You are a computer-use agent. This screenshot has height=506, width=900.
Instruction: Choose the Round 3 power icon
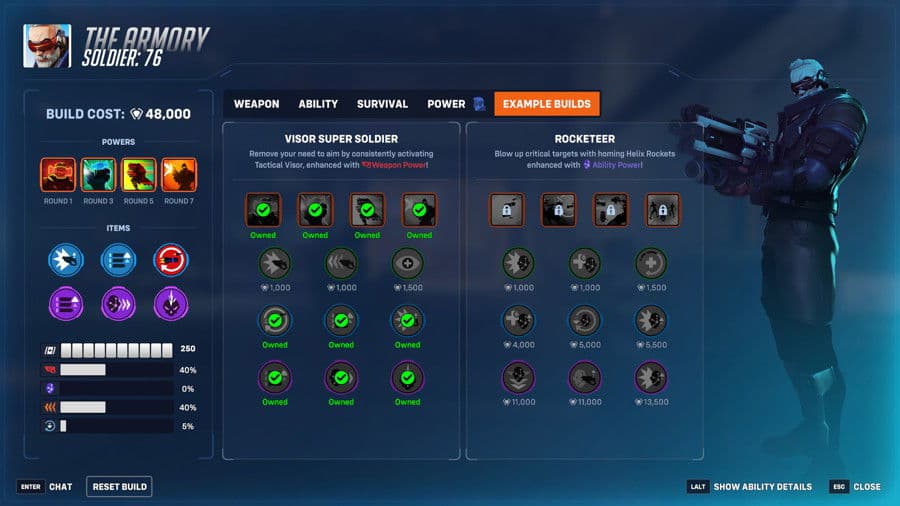click(98, 175)
